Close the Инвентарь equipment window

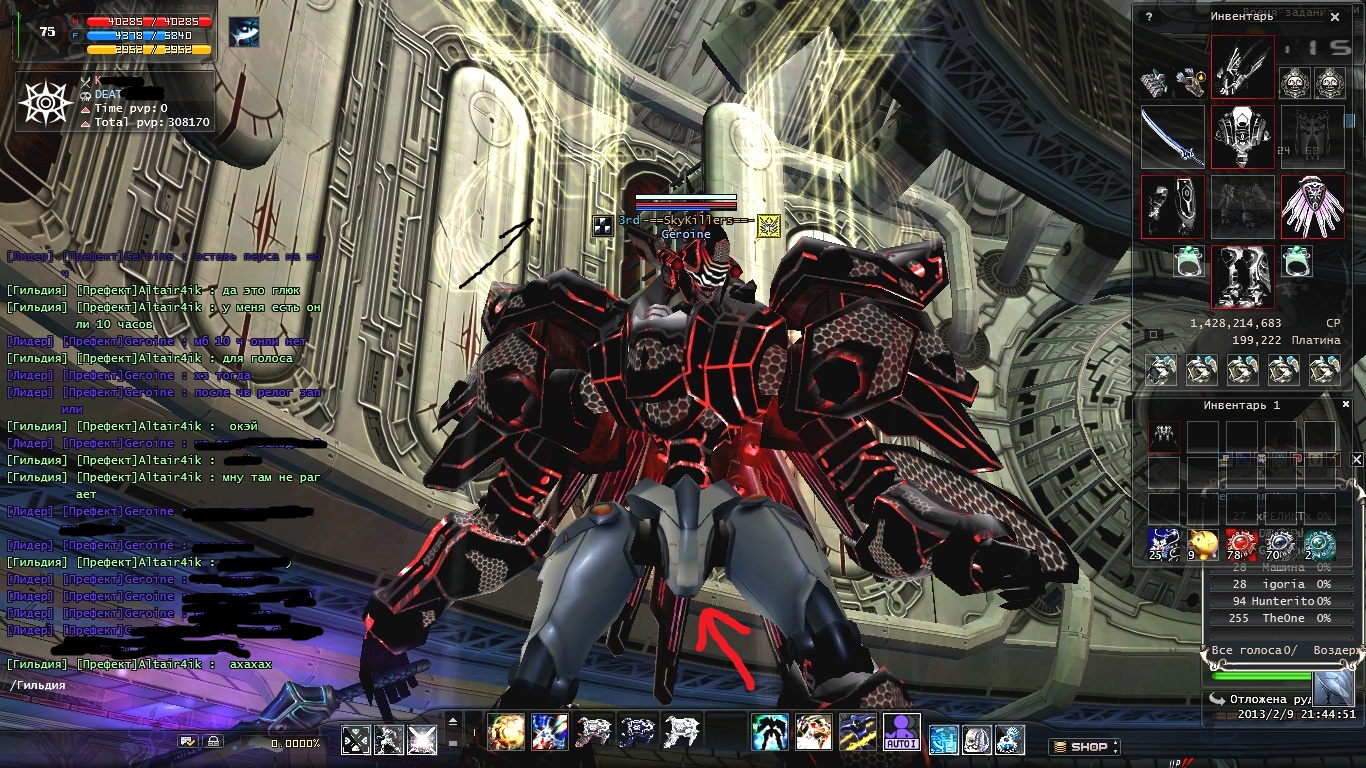click(x=1335, y=17)
